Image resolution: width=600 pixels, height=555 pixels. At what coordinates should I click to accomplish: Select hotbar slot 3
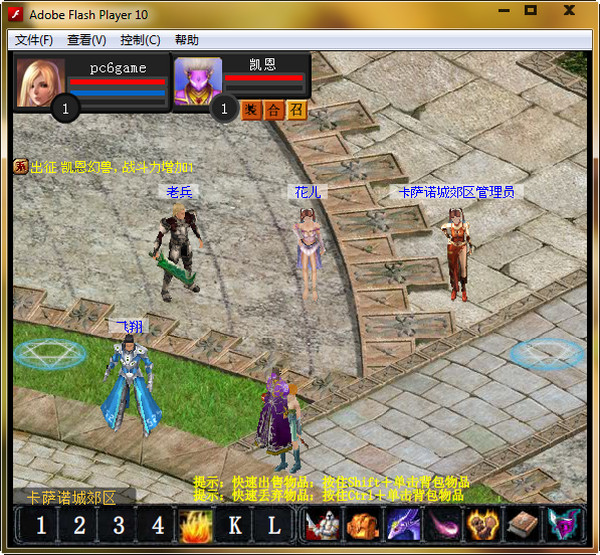[118, 526]
